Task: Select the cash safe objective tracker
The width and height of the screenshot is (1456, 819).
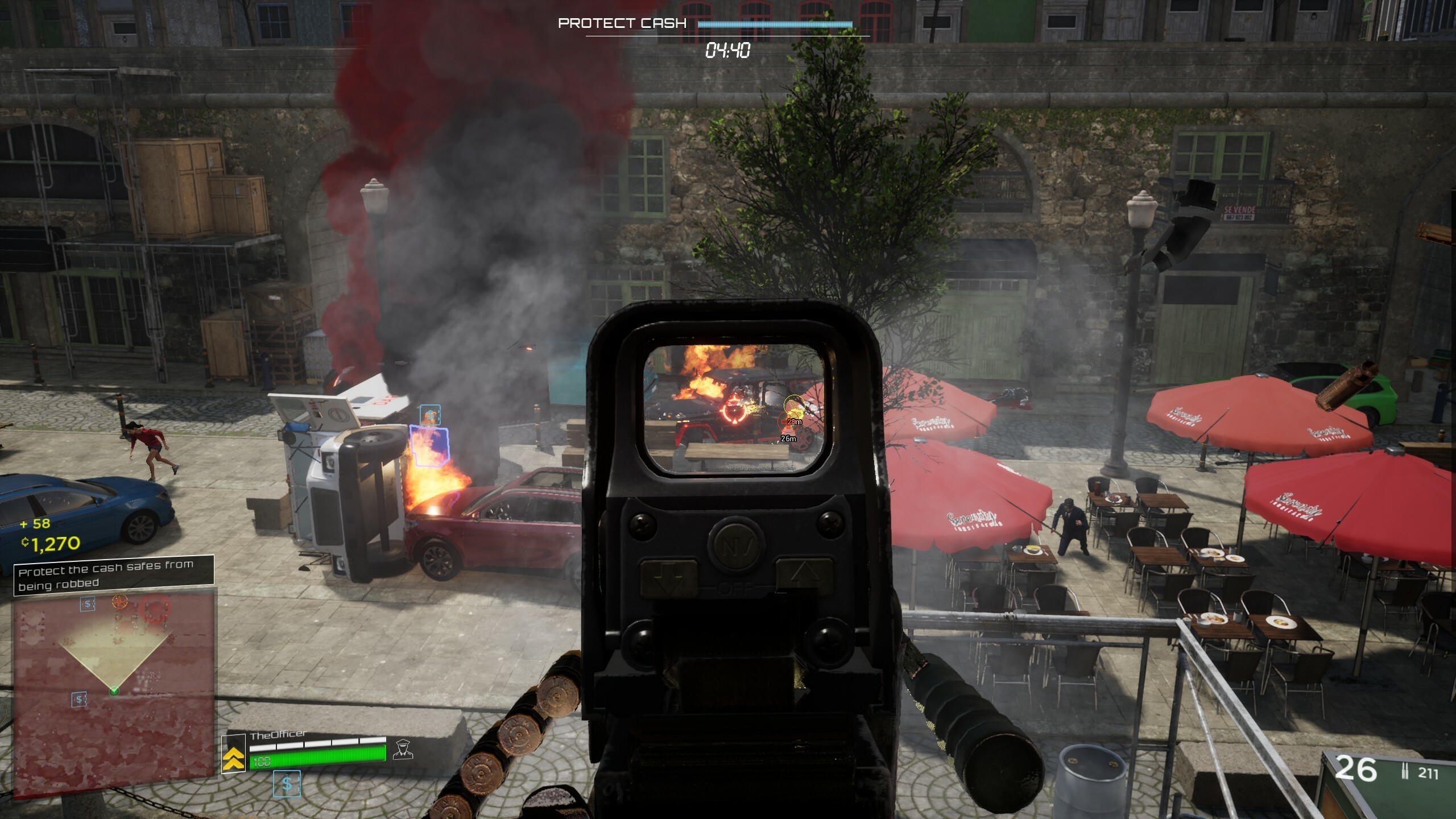Action: [x=114, y=574]
